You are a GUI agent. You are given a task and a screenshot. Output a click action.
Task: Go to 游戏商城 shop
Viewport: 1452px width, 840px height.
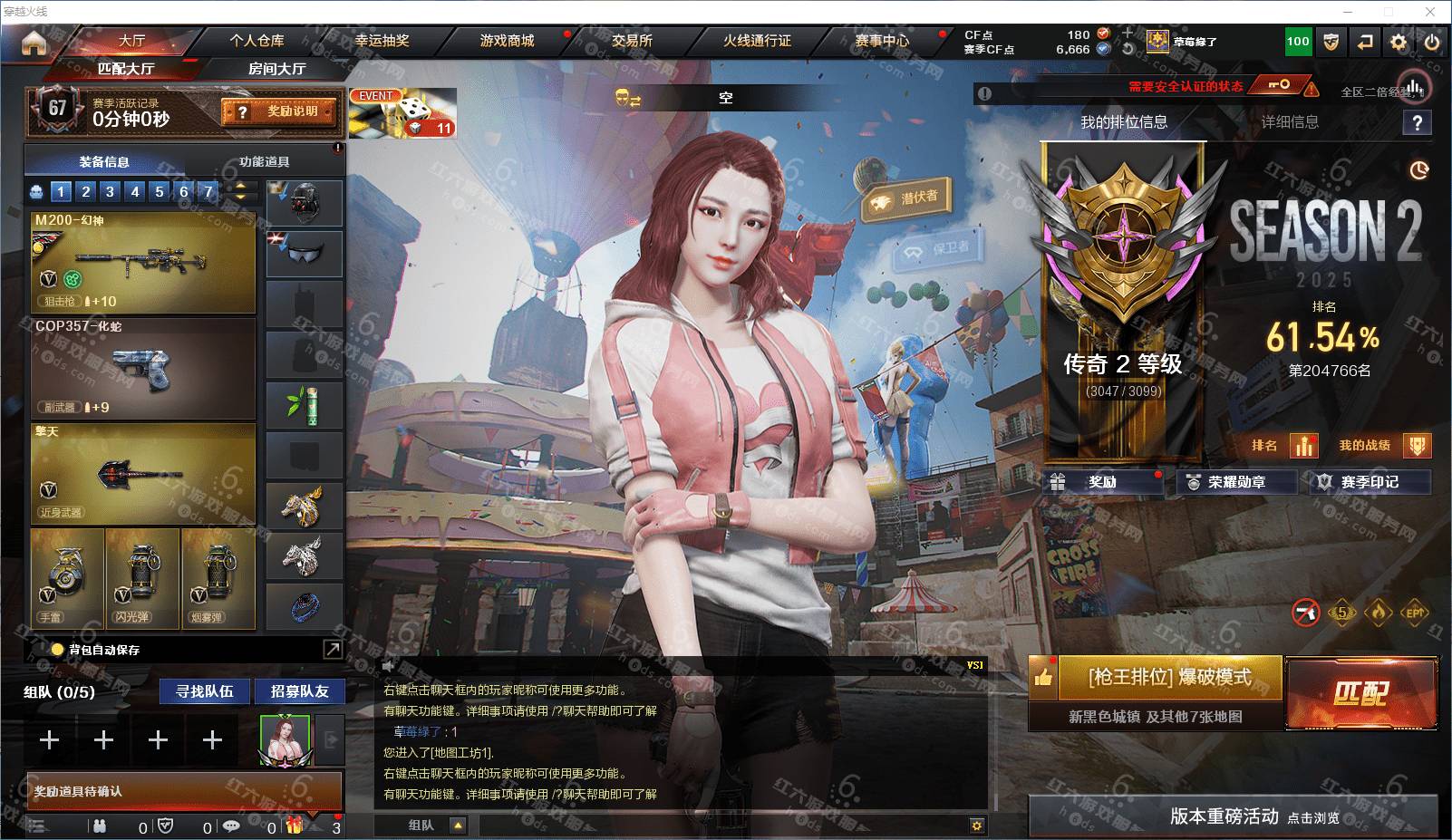507,41
